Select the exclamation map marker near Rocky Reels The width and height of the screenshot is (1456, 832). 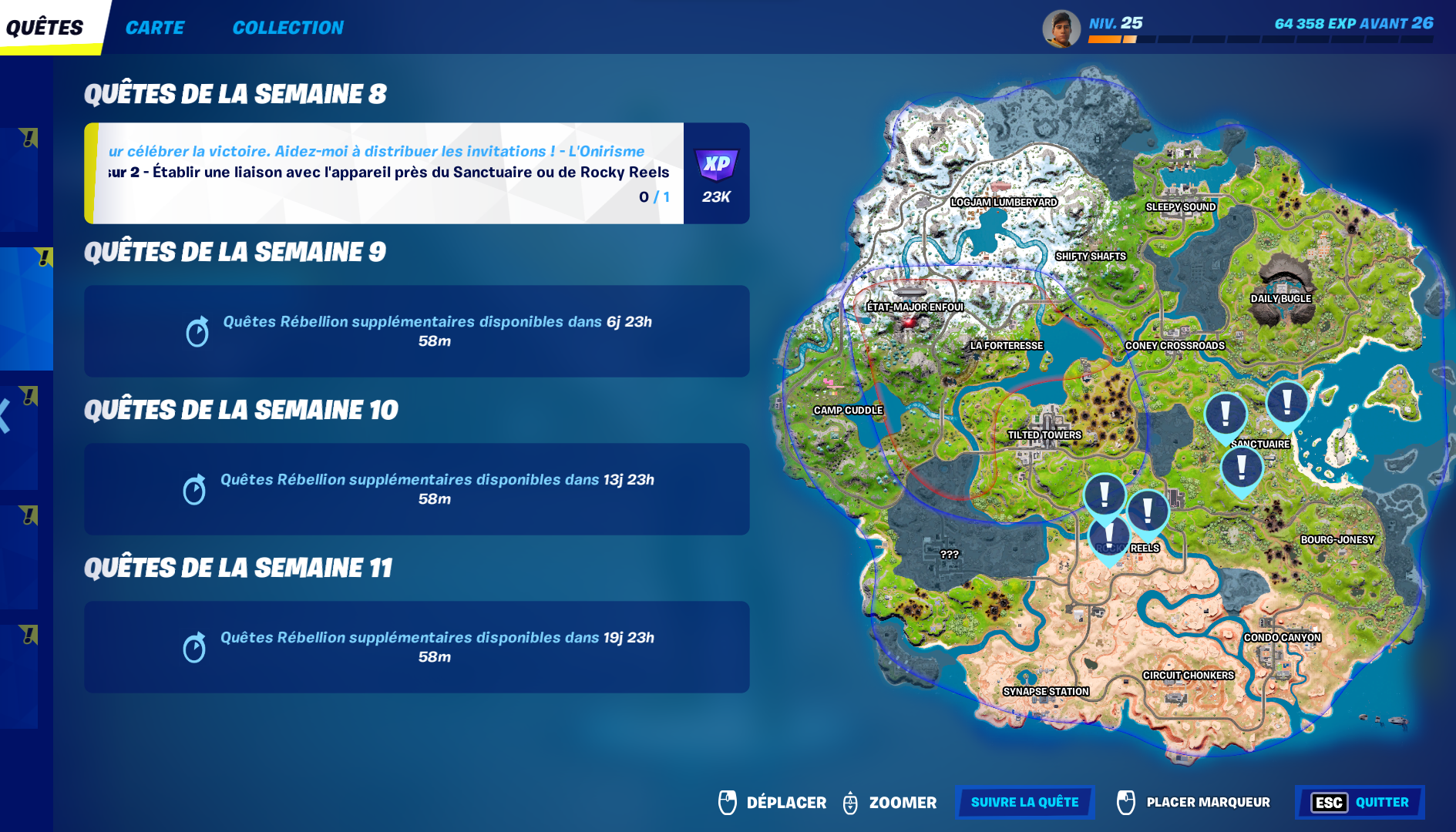(x=1108, y=535)
